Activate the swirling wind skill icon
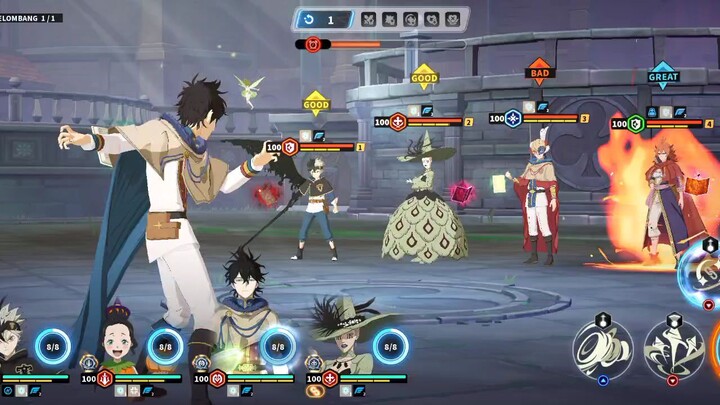Viewport: 720px width, 405px height. 601,349
